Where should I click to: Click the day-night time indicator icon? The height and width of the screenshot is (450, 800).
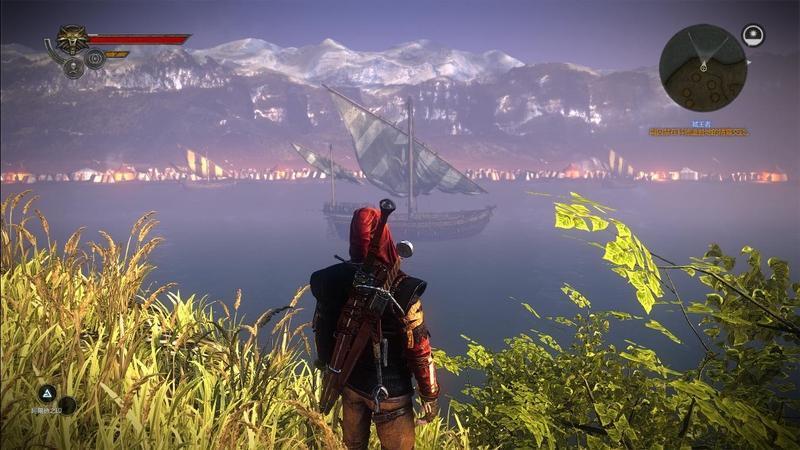click(753, 36)
